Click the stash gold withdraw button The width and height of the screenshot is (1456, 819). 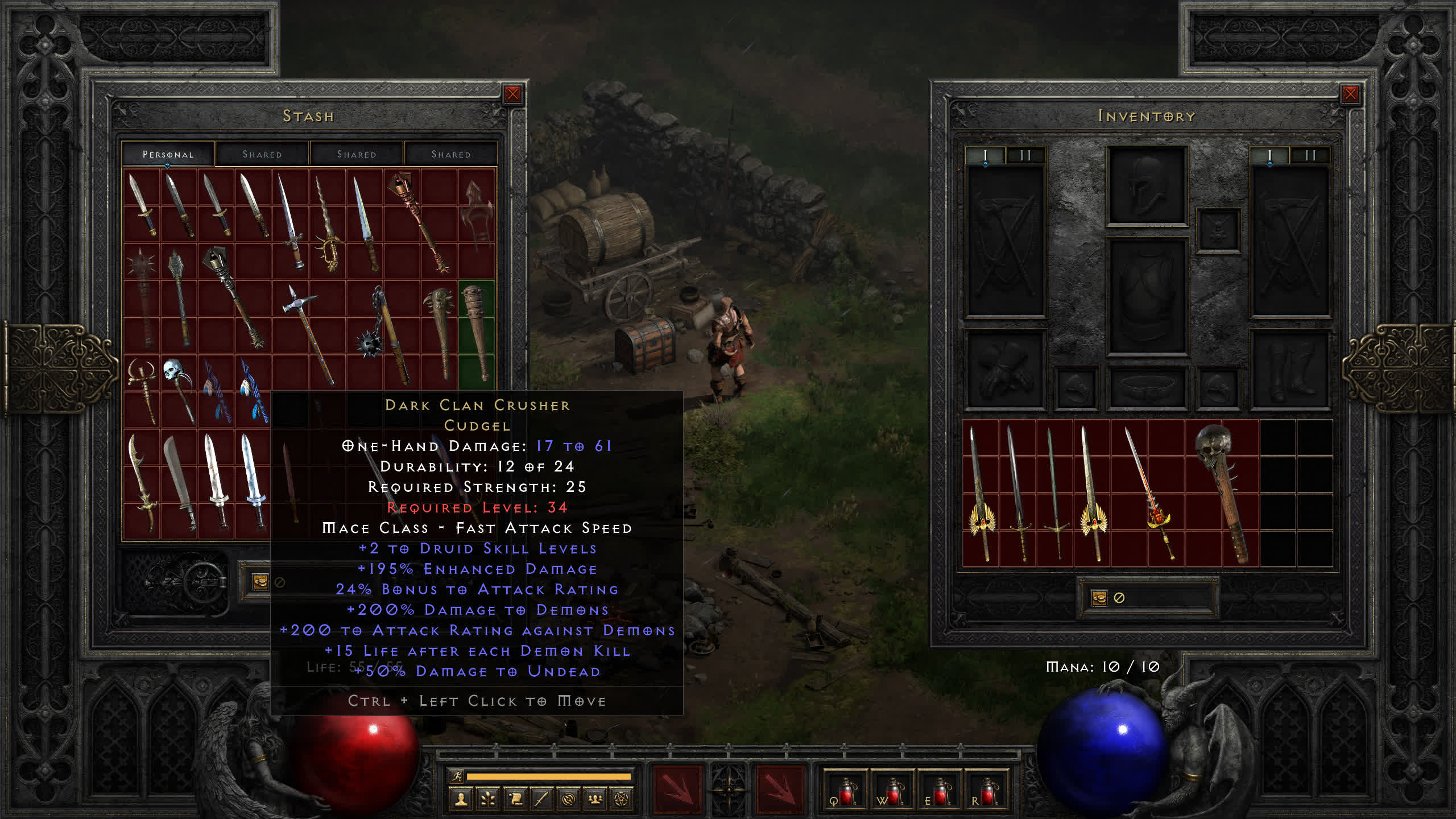coord(260,582)
